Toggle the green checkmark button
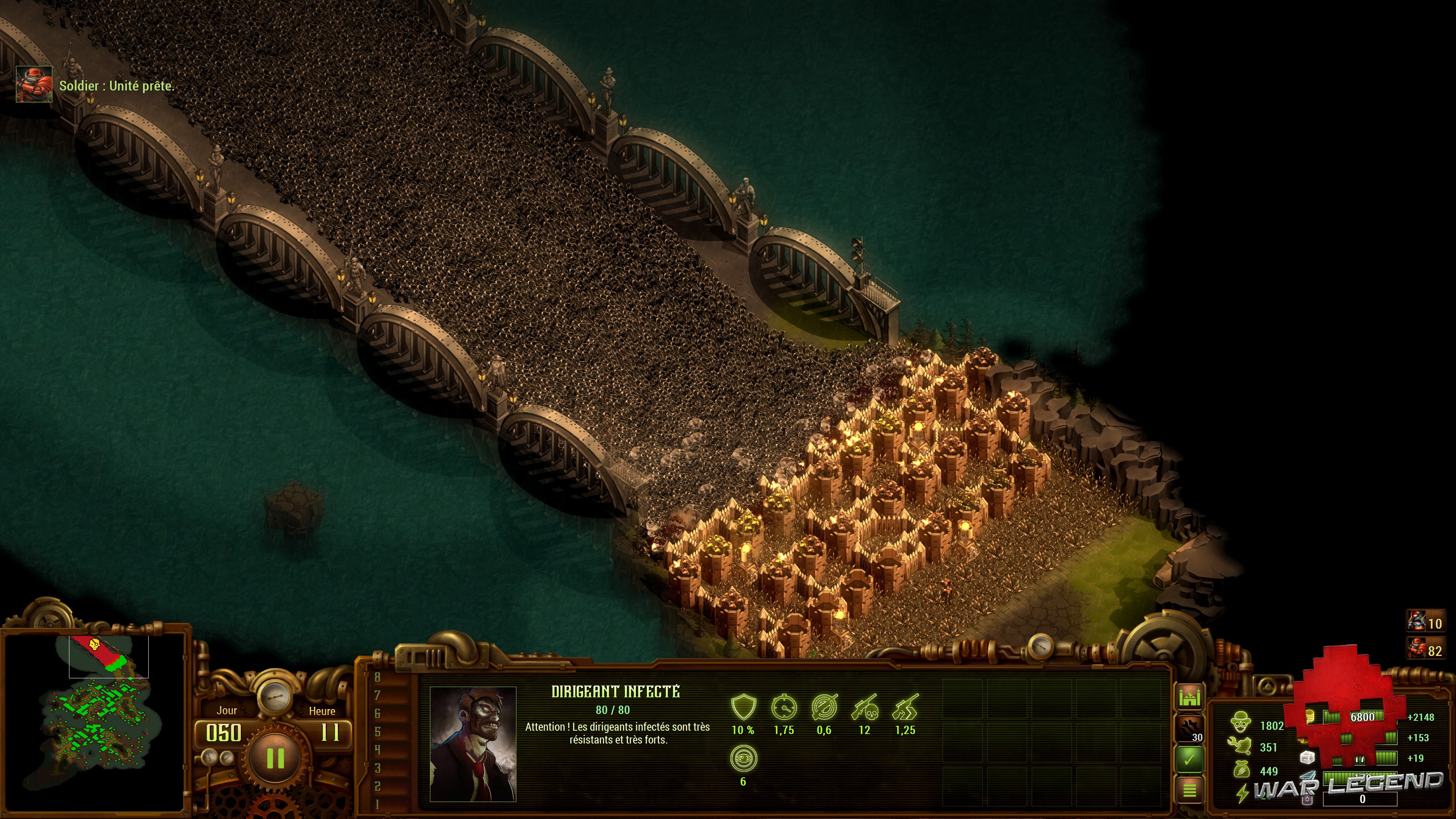 1190,759
